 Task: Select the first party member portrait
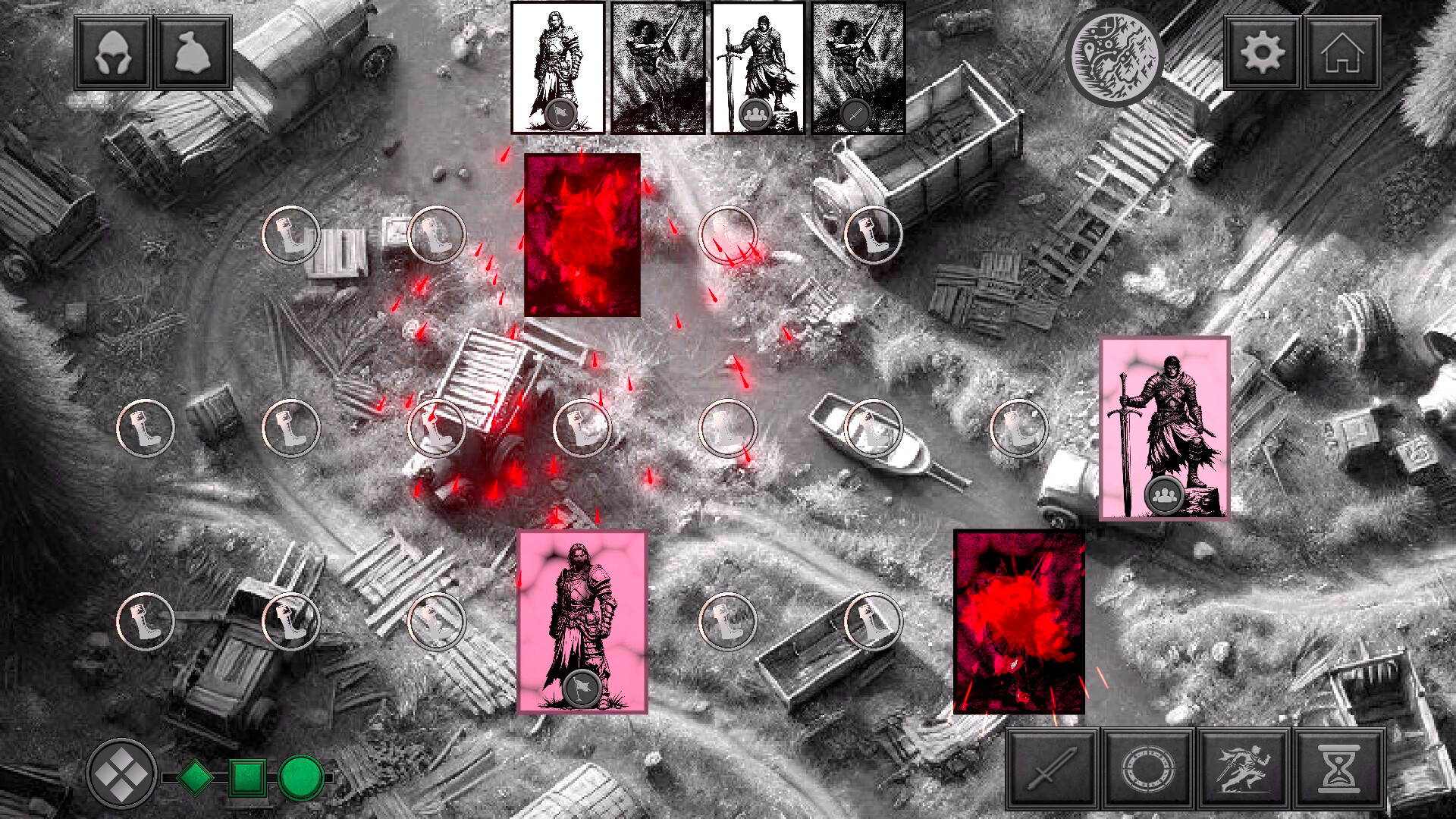pyautogui.click(x=557, y=68)
